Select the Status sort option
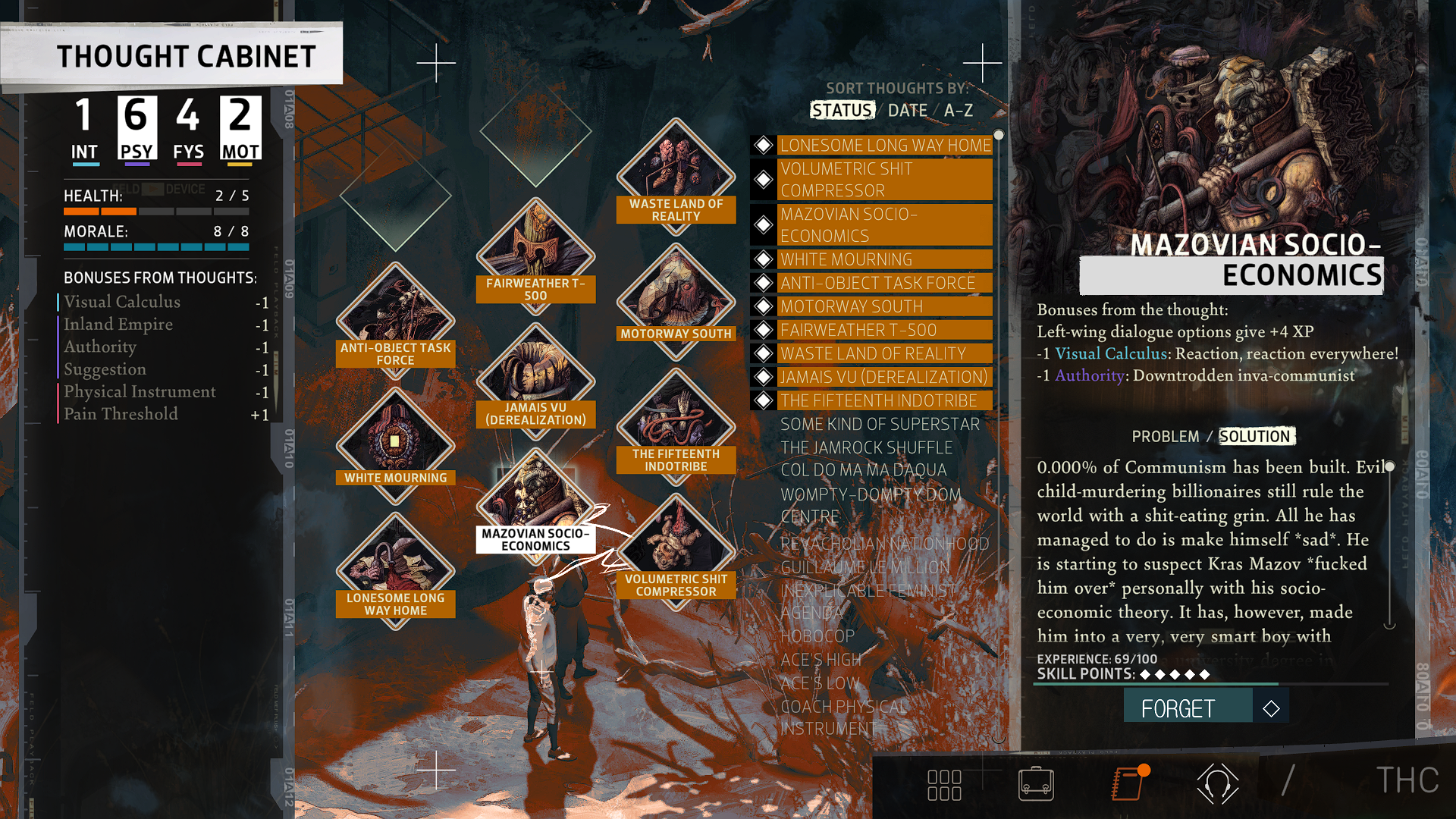Image resolution: width=1456 pixels, height=819 pixels. coord(842,111)
